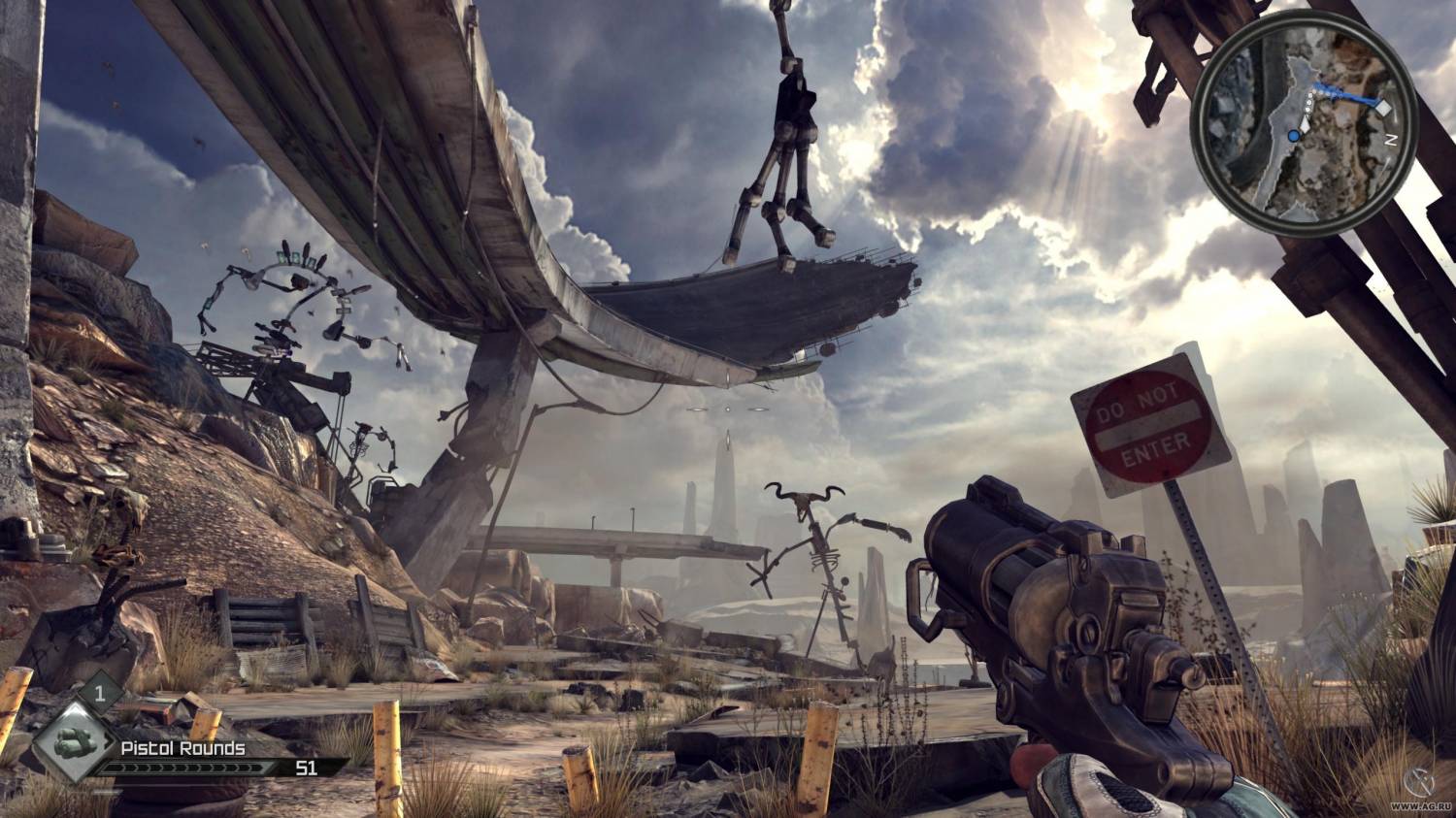Click the white objective marker on minimap
The height and width of the screenshot is (818, 1456).
click(1383, 108)
